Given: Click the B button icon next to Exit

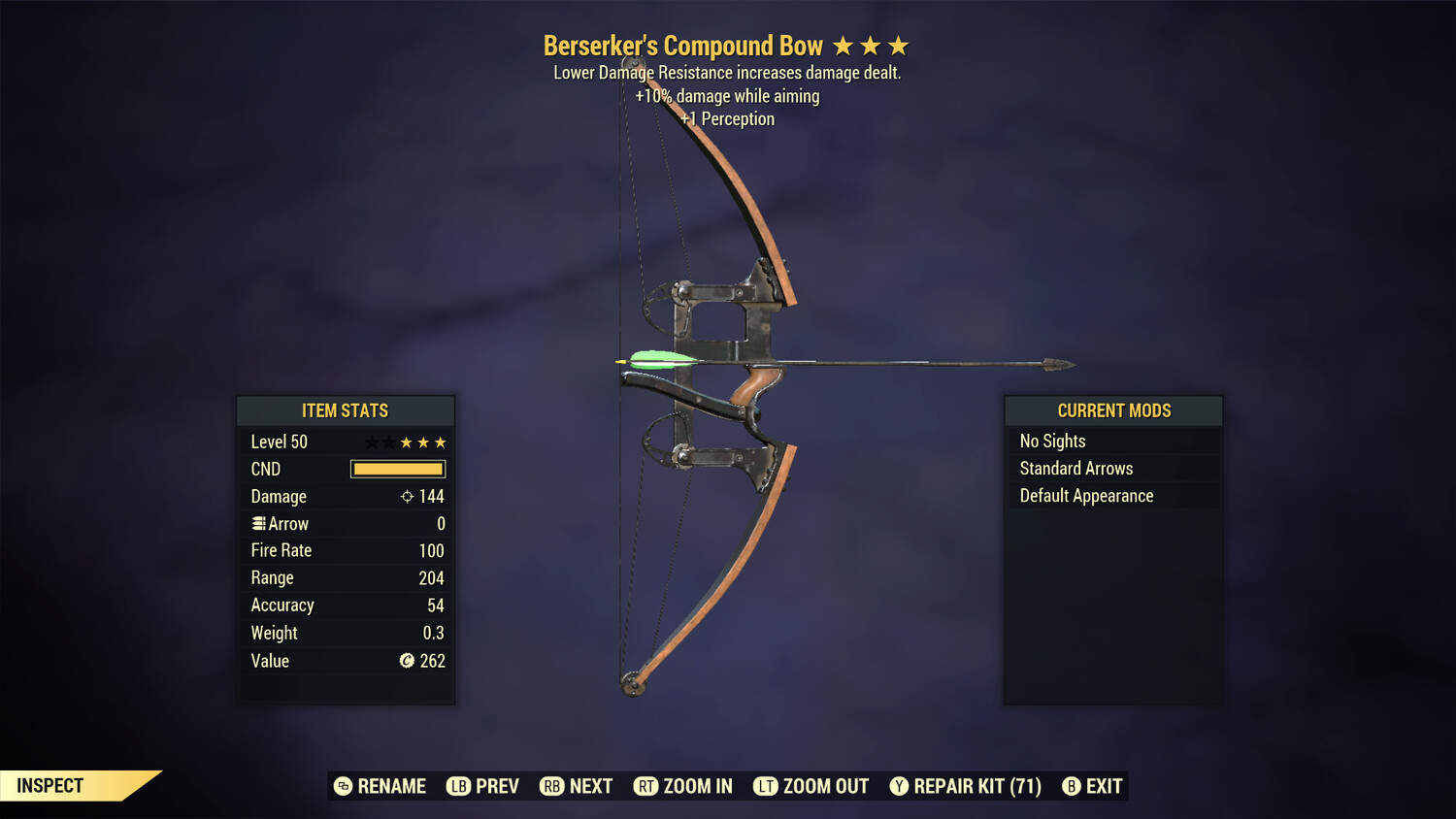Looking at the screenshot, I should click(x=1072, y=786).
